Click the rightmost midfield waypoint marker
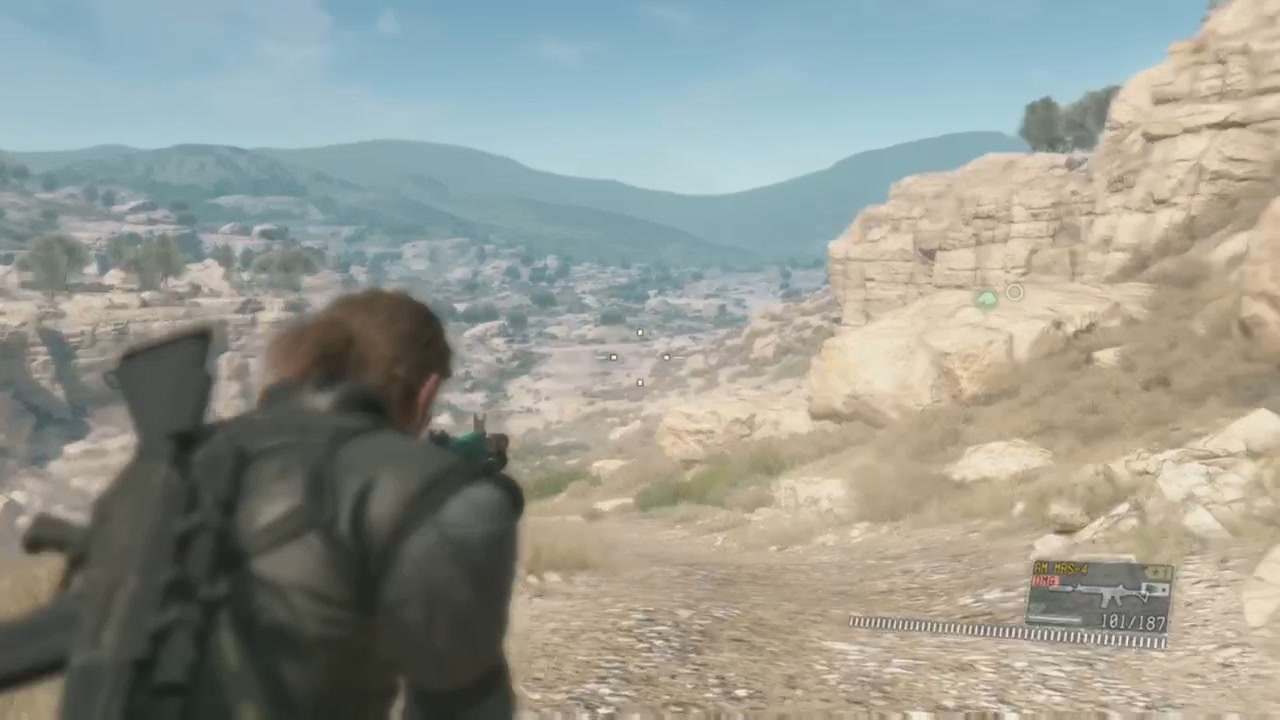This screenshot has height=720, width=1280. coord(667,357)
